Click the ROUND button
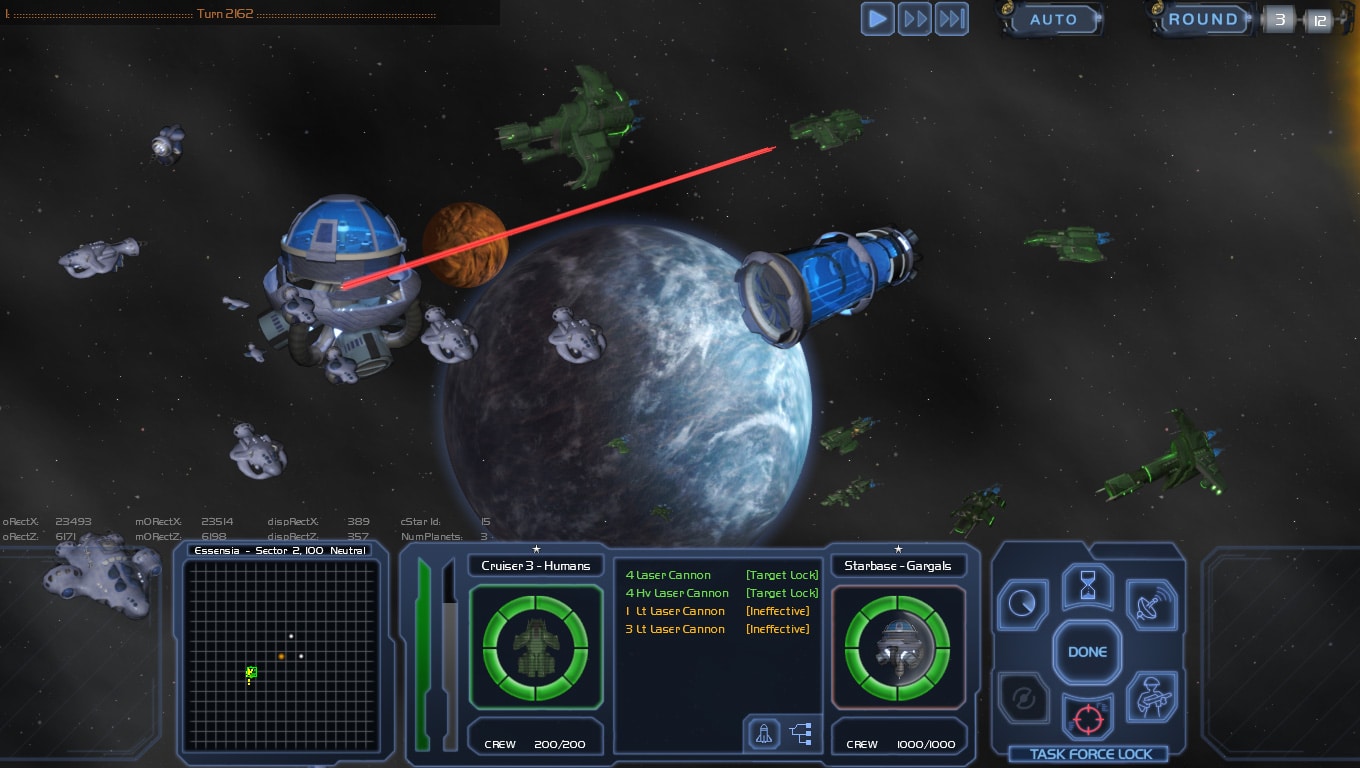 click(x=1204, y=19)
